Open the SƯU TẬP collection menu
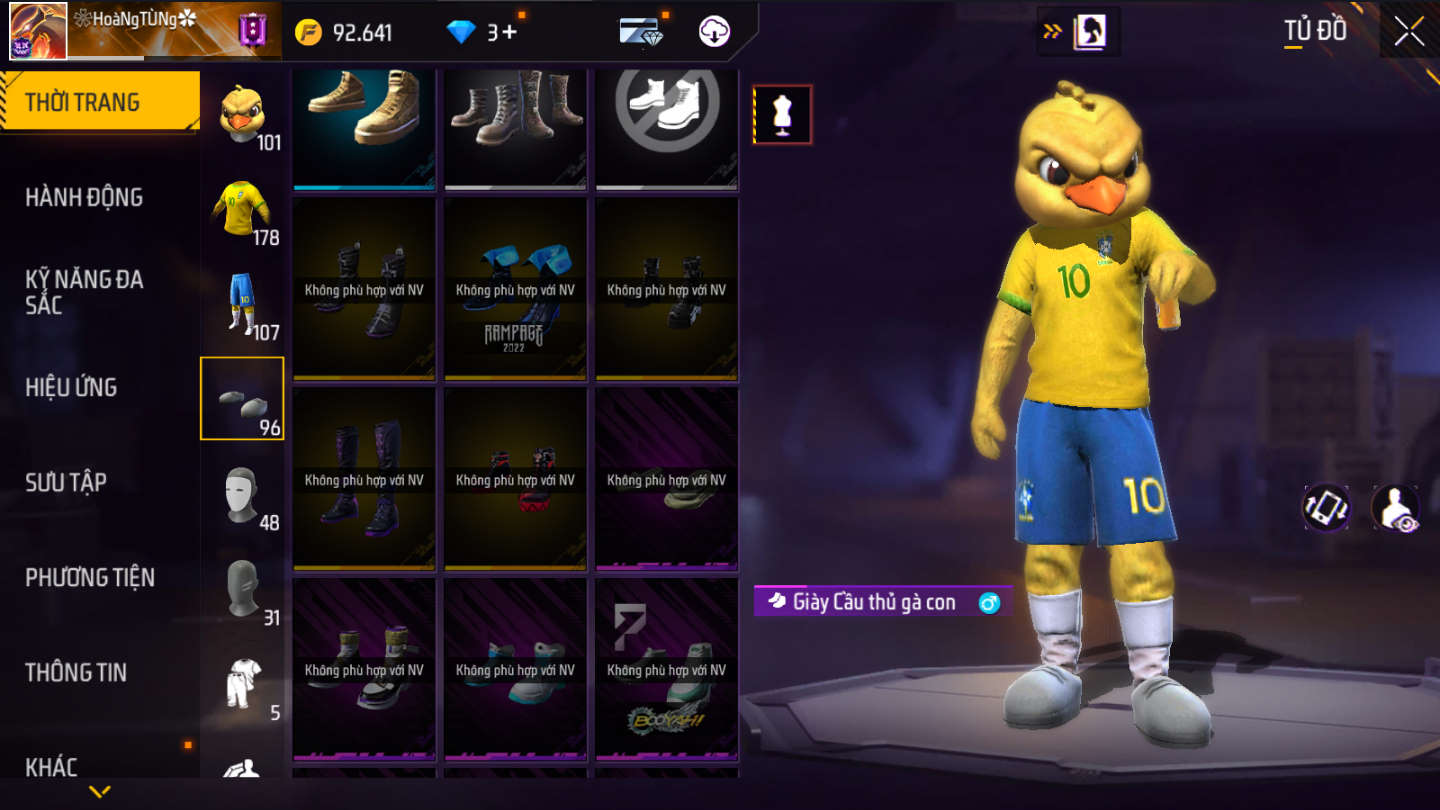The height and width of the screenshot is (810, 1440). tap(66, 482)
